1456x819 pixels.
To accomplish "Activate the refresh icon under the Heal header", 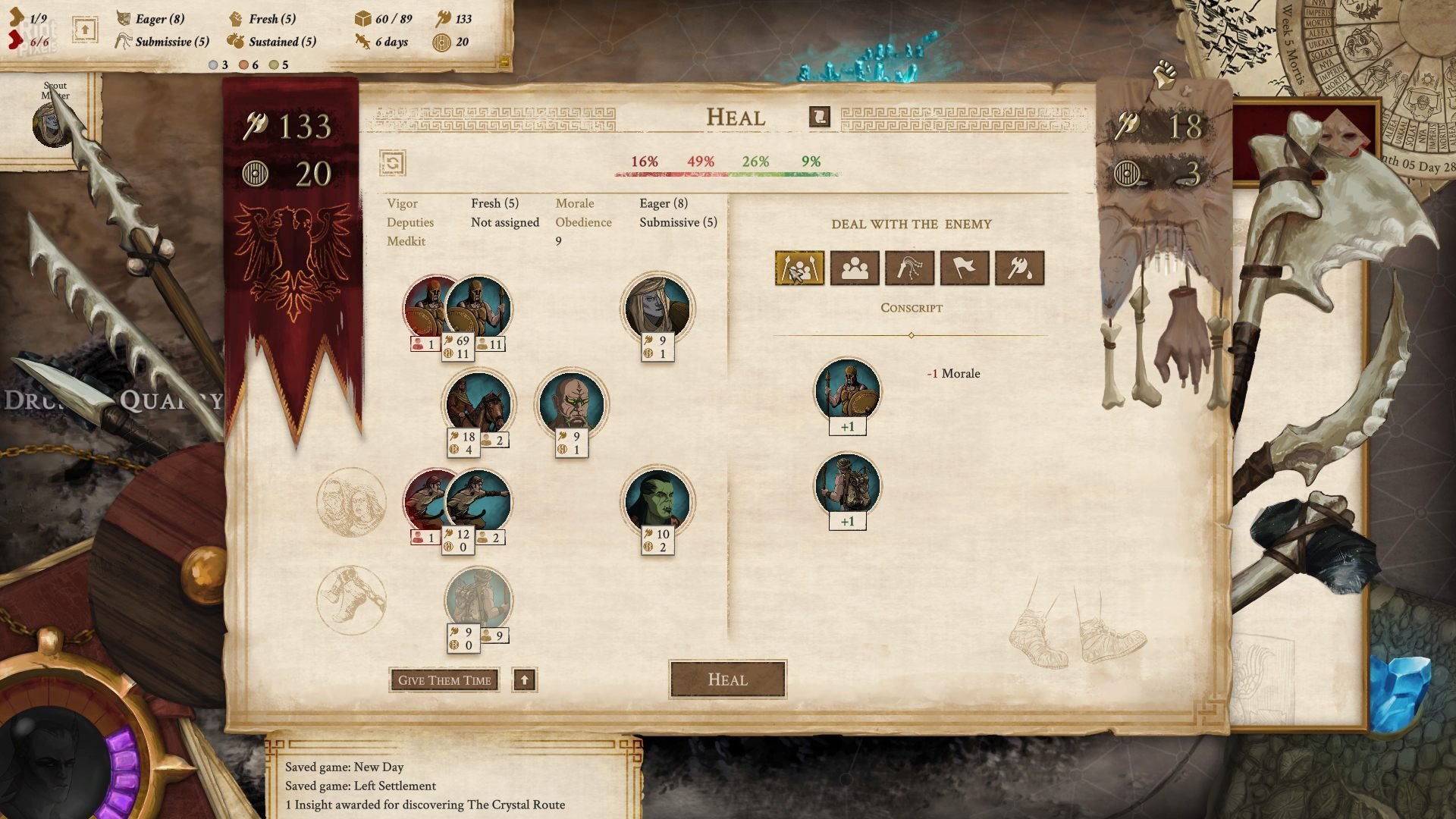I will pyautogui.click(x=393, y=163).
